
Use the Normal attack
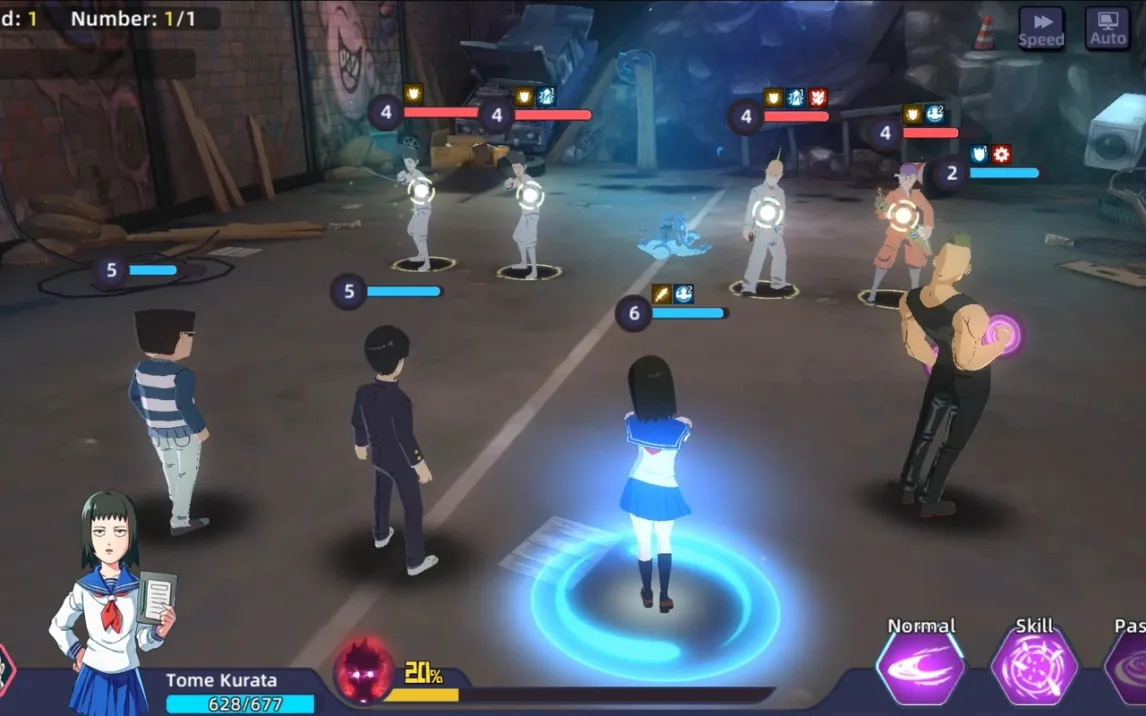click(921, 668)
